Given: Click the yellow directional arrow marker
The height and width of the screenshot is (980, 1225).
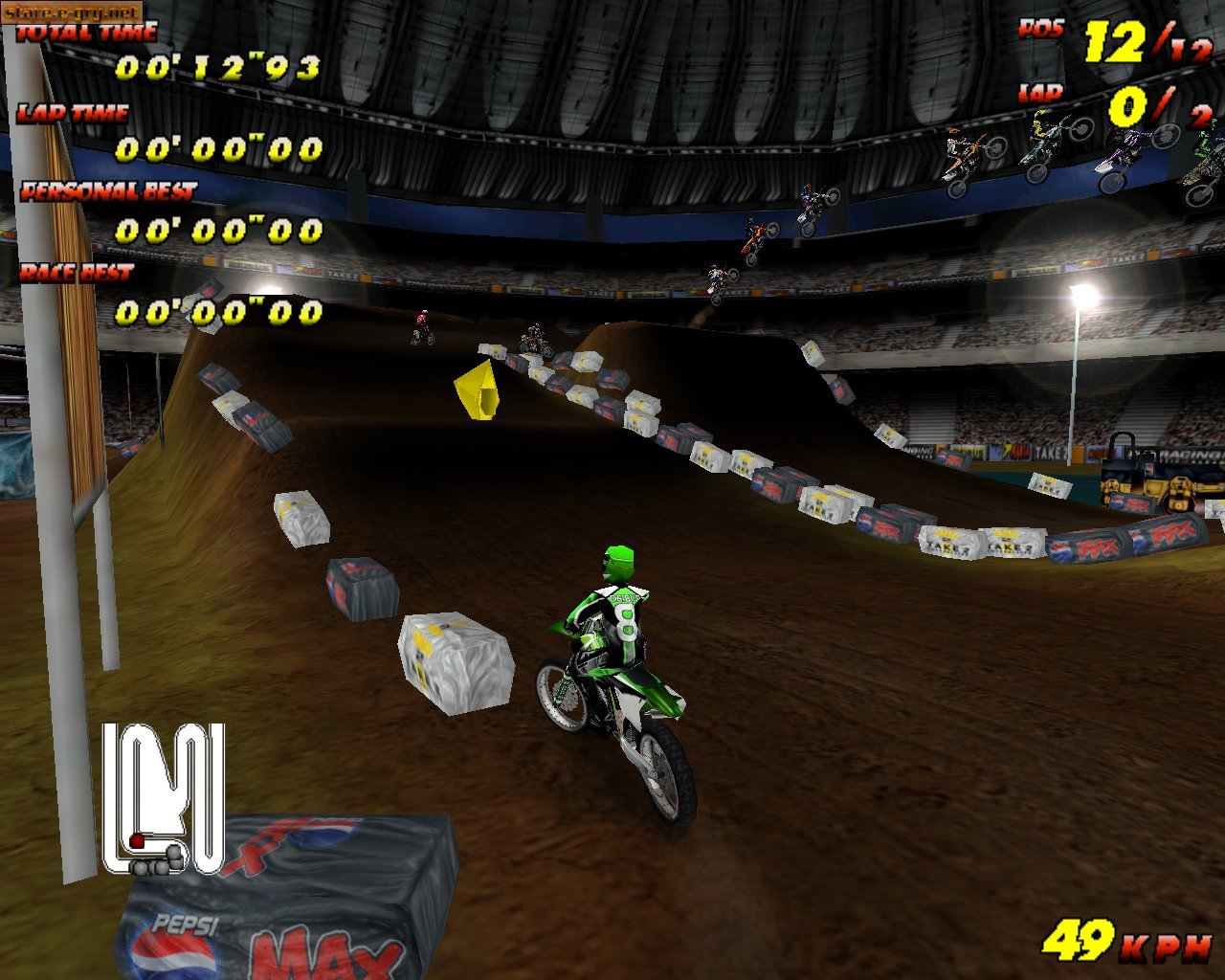Looking at the screenshot, I should click(x=479, y=390).
